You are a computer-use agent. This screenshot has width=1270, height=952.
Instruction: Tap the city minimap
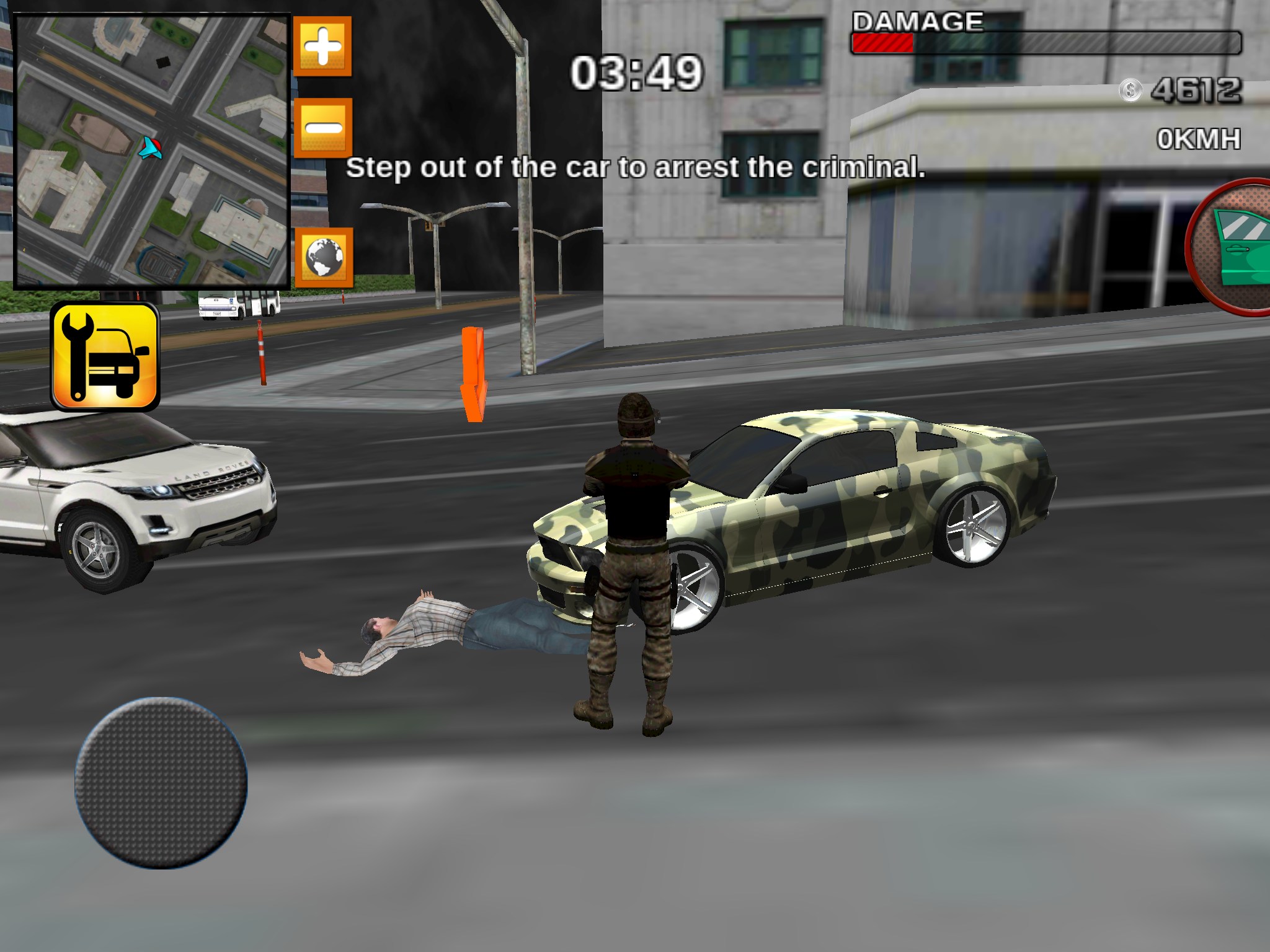pyautogui.click(x=152, y=151)
